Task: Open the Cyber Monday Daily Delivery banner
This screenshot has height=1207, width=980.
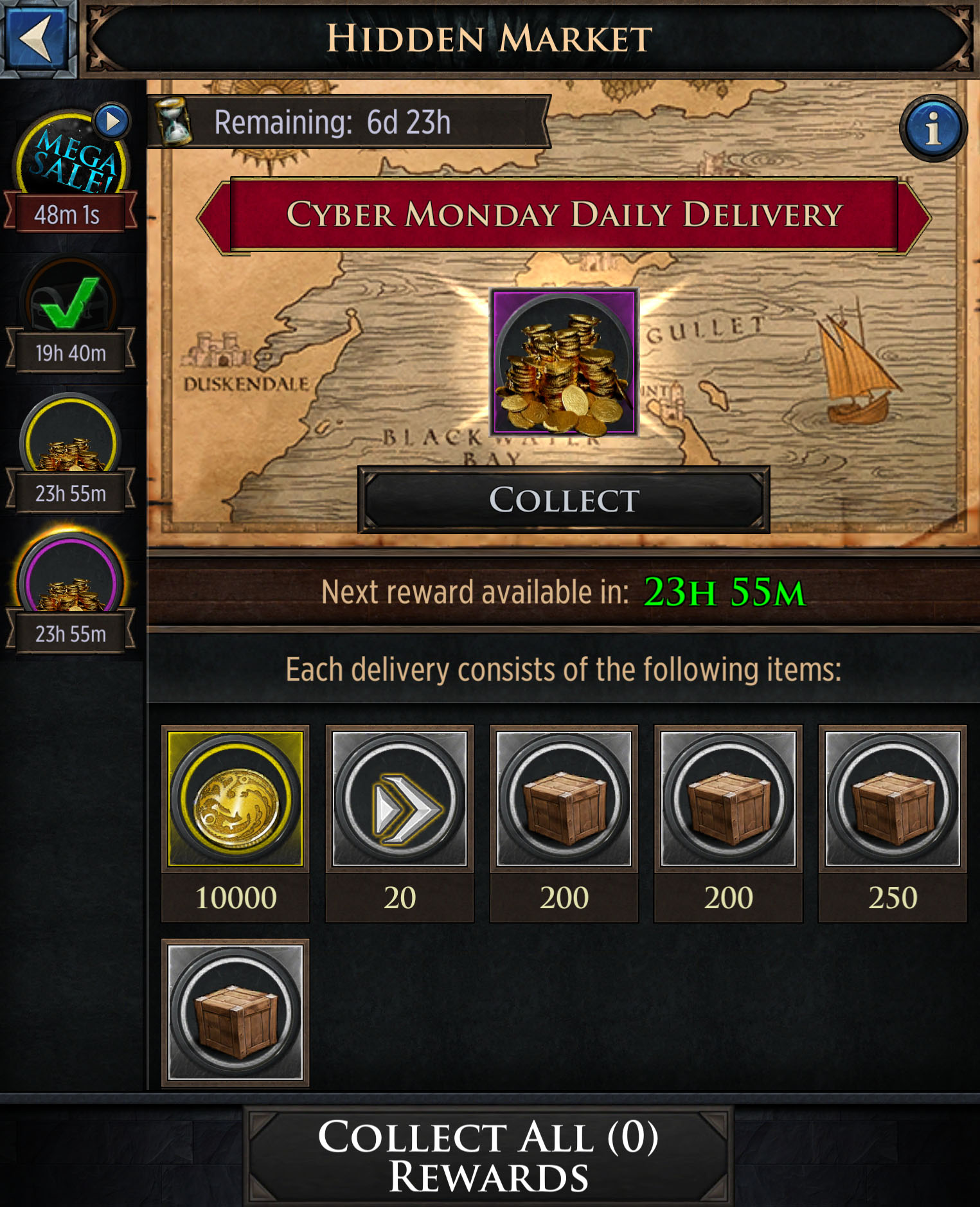Action: click(x=564, y=215)
